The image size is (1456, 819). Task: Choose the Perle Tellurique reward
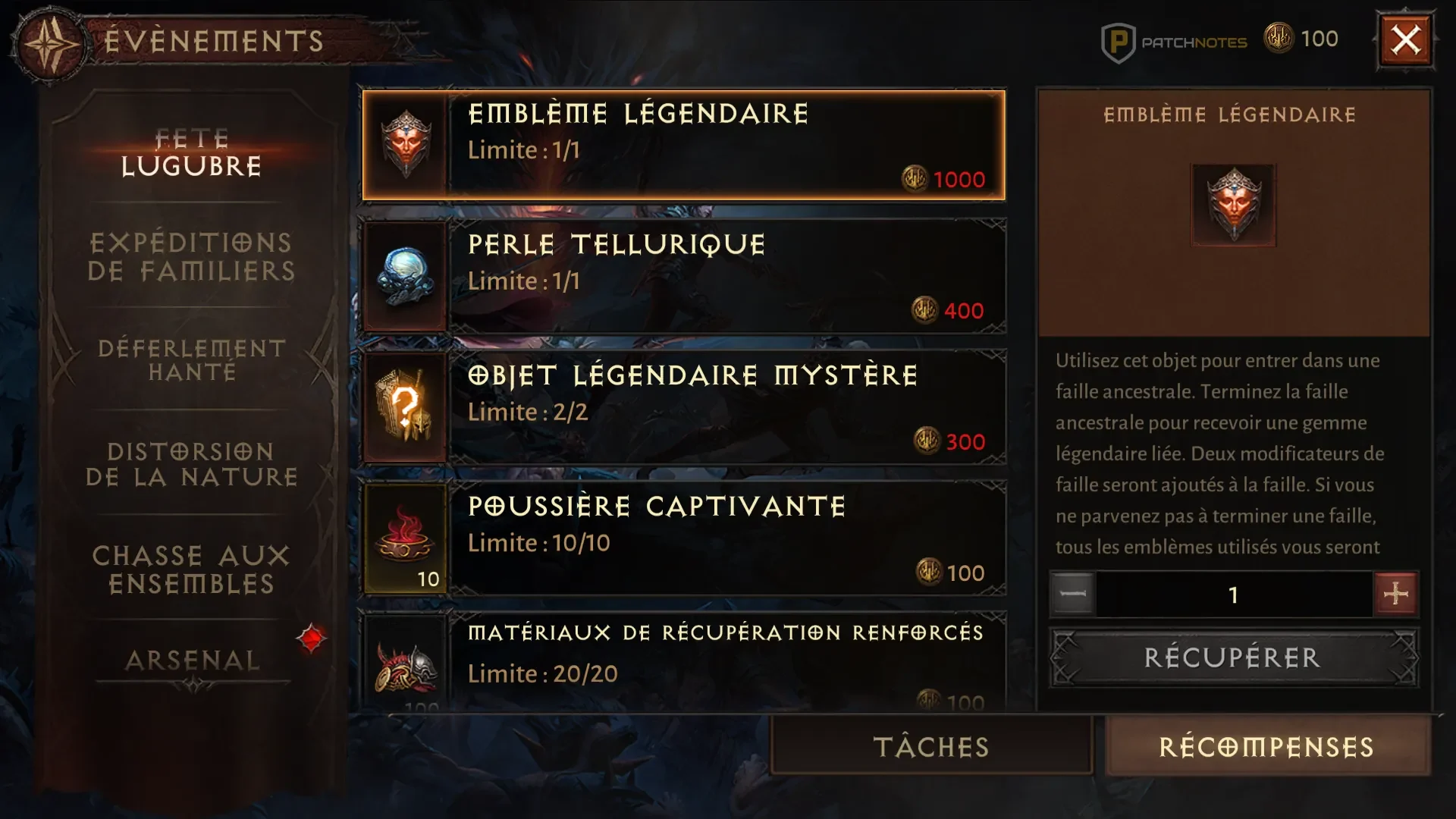click(x=683, y=277)
